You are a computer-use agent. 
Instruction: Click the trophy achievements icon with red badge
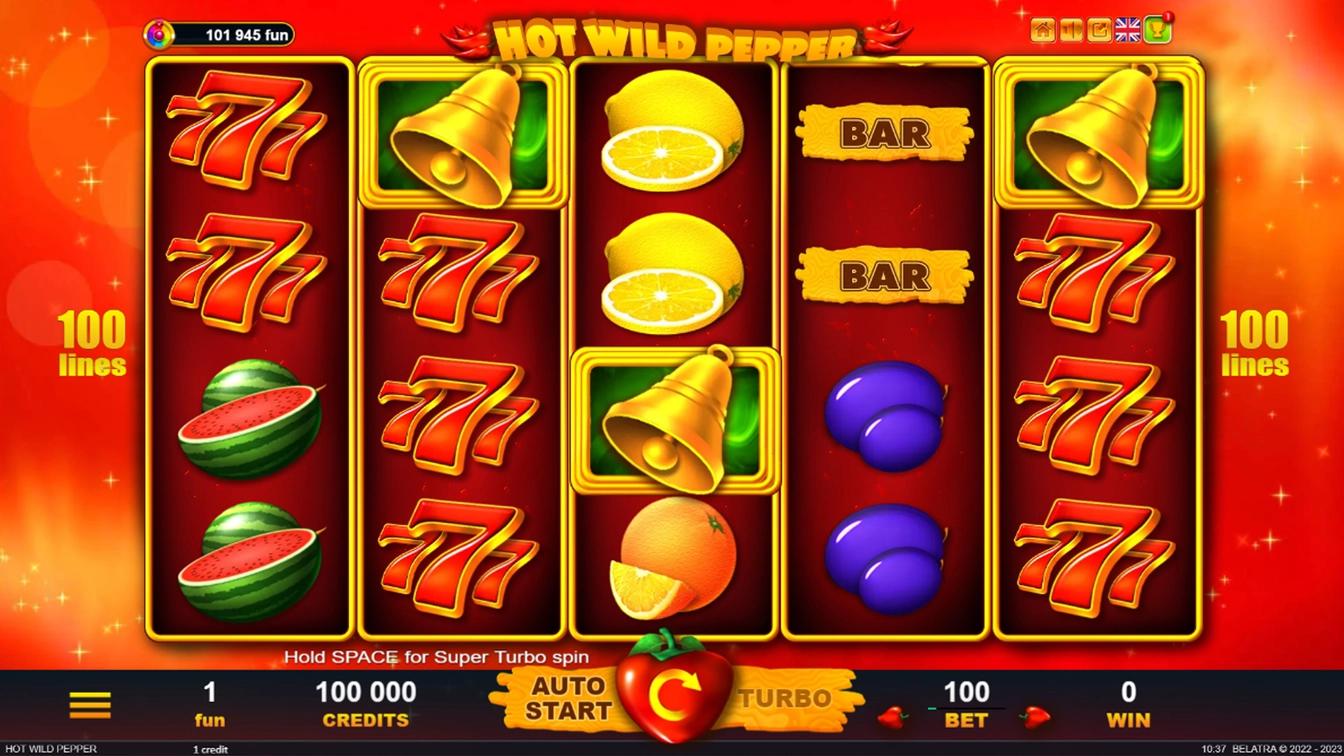tap(1155, 30)
